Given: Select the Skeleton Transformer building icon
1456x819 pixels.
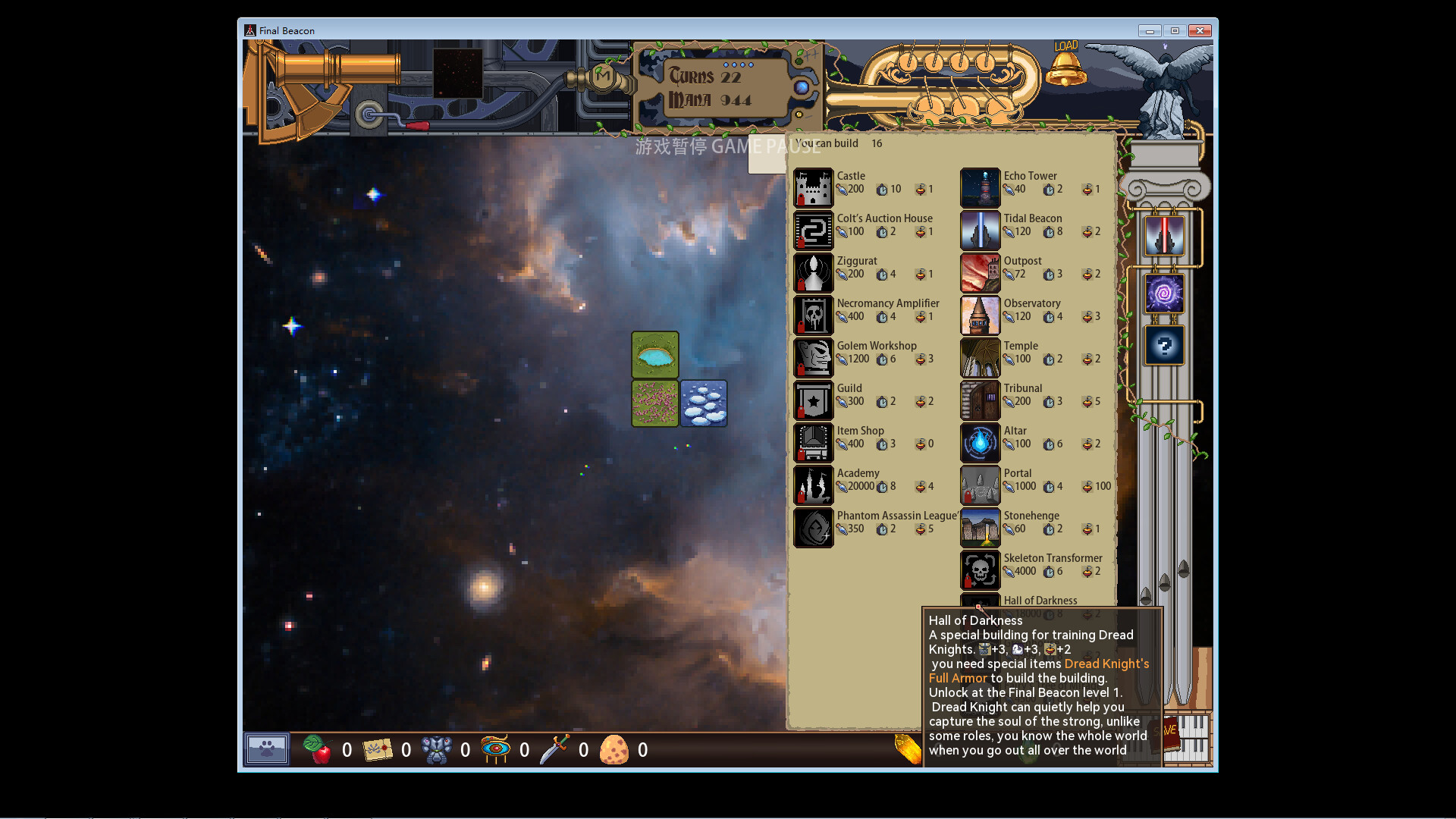Looking at the screenshot, I should point(980,570).
